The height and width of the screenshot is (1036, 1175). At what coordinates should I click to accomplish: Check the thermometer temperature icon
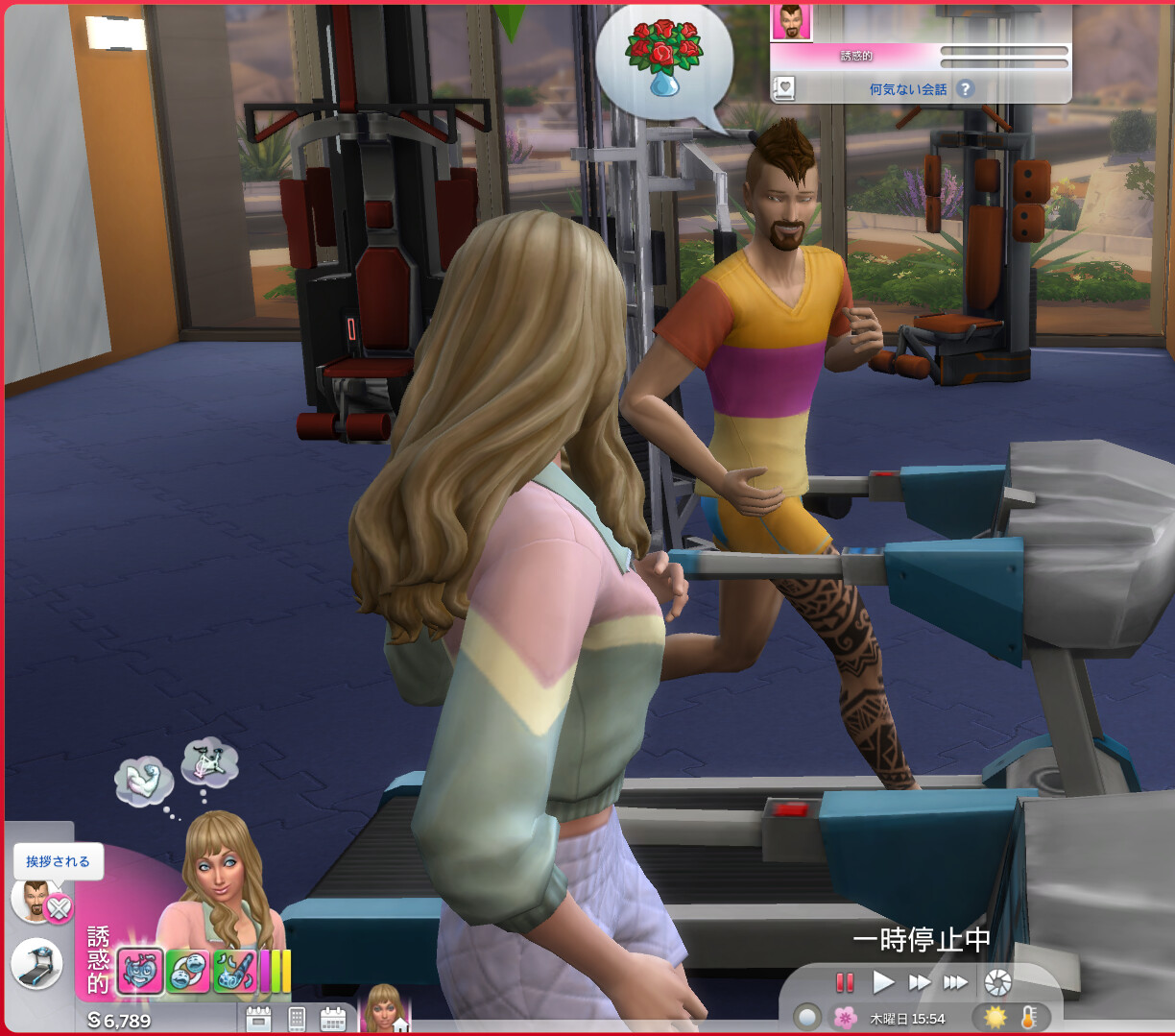[x=1029, y=1017]
